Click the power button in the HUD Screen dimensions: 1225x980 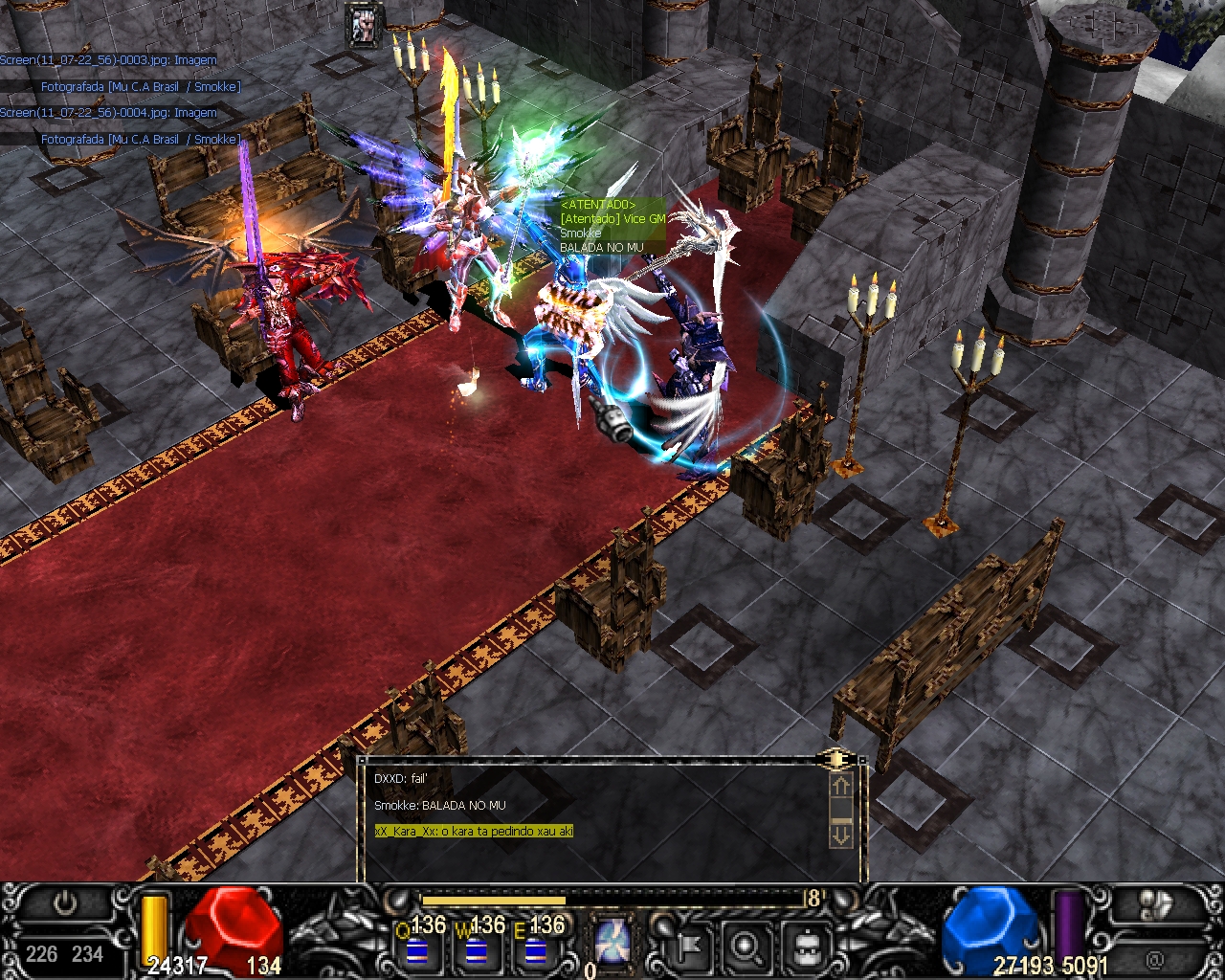(x=65, y=904)
